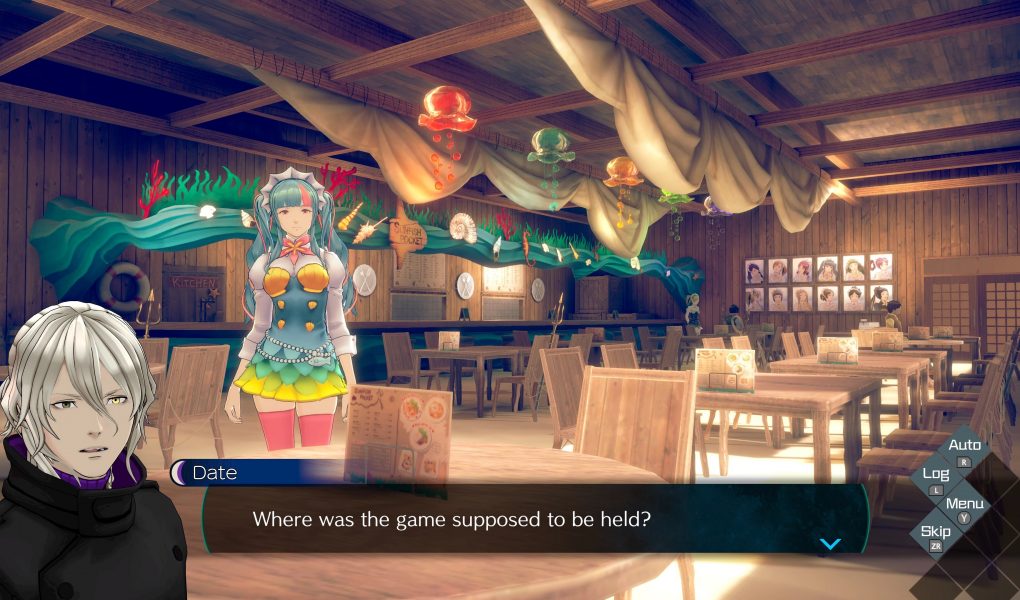Skip the current dialogue

936,533
